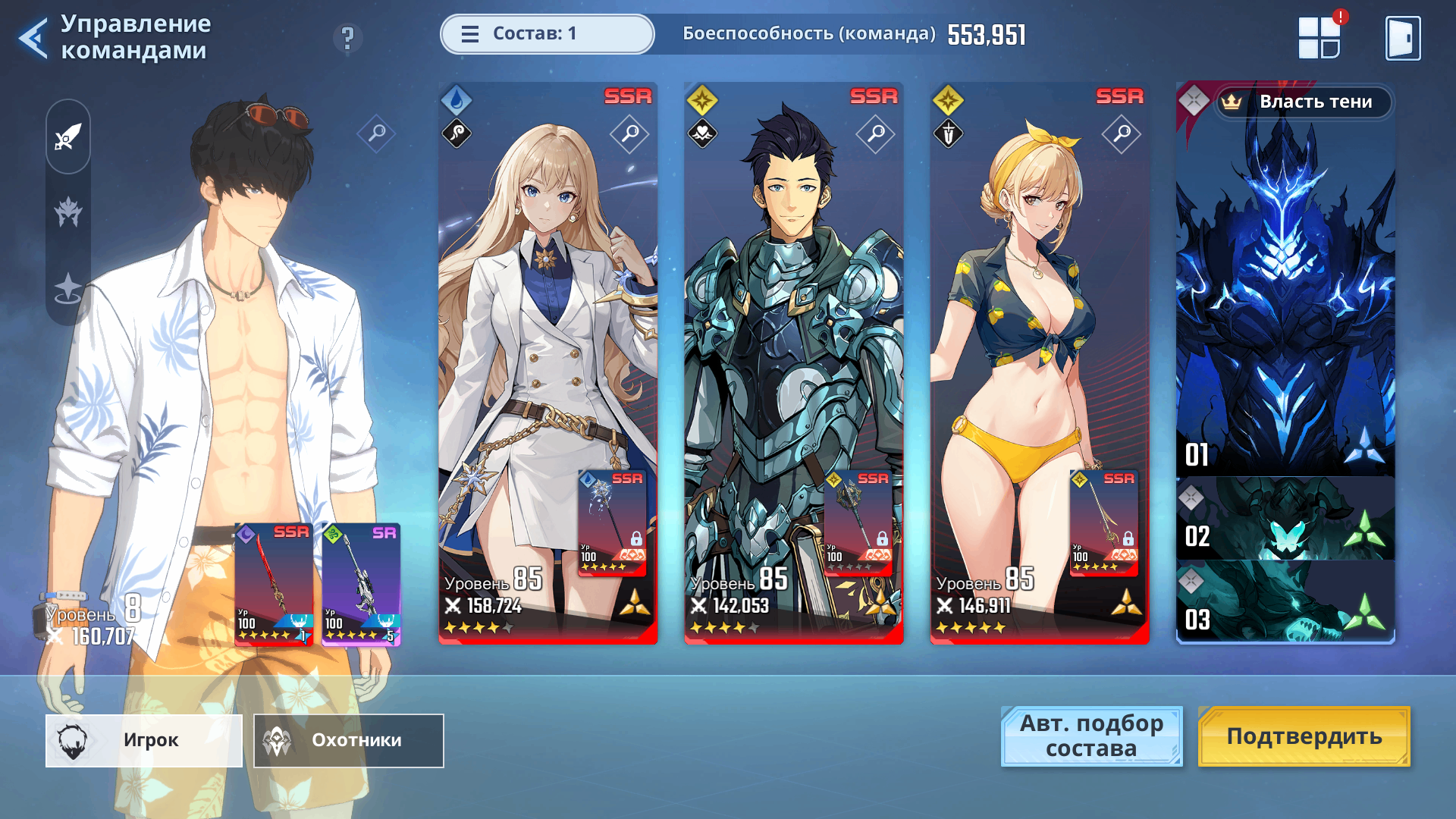This screenshot has height=819, width=1456.
Task: Select the summon star icon in left sidebar
Action: click(x=67, y=286)
